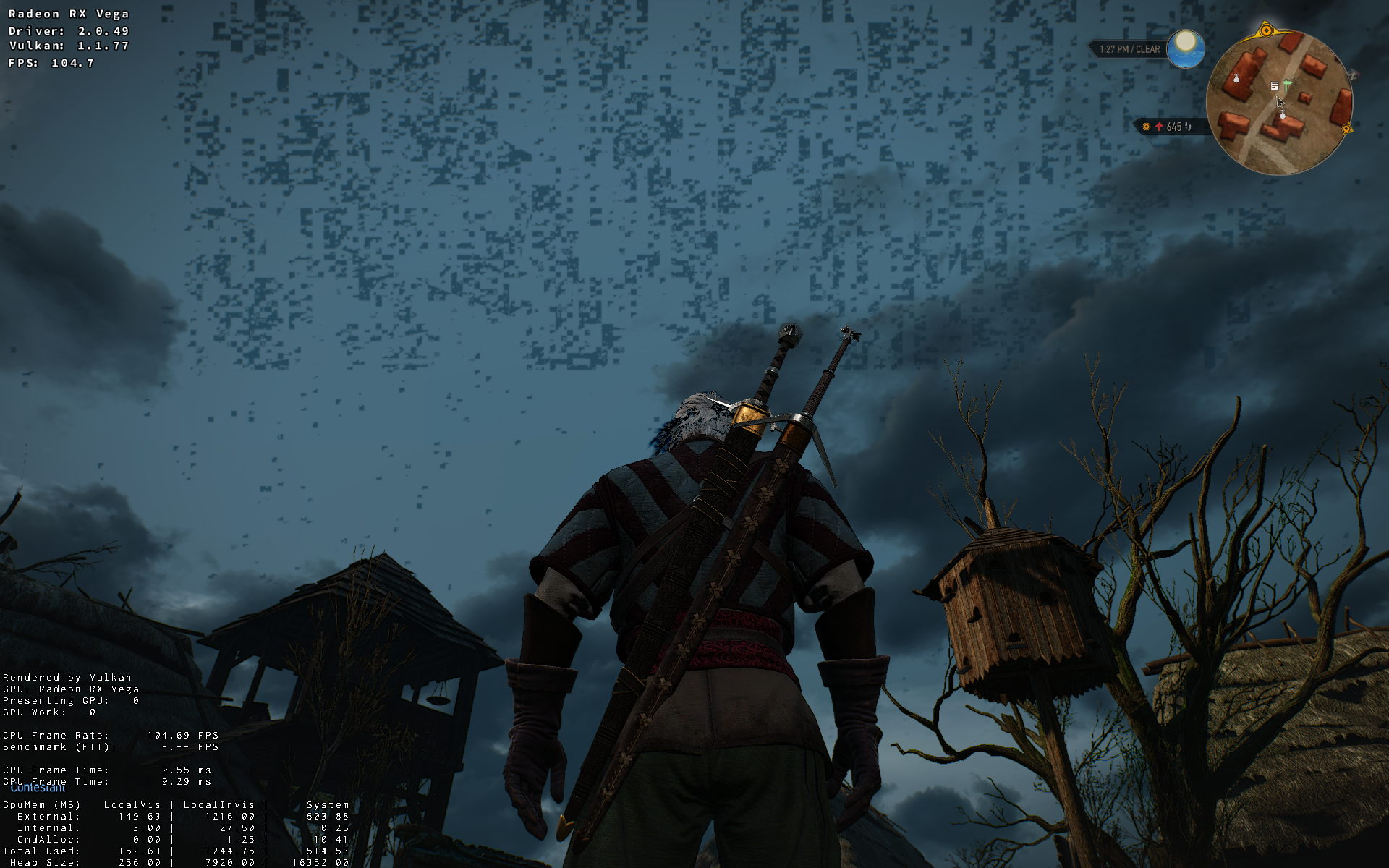This screenshot has height=868, width=1389.
Task: Click the yellow quest marker atop the minimap
Action: [1266, 30]
